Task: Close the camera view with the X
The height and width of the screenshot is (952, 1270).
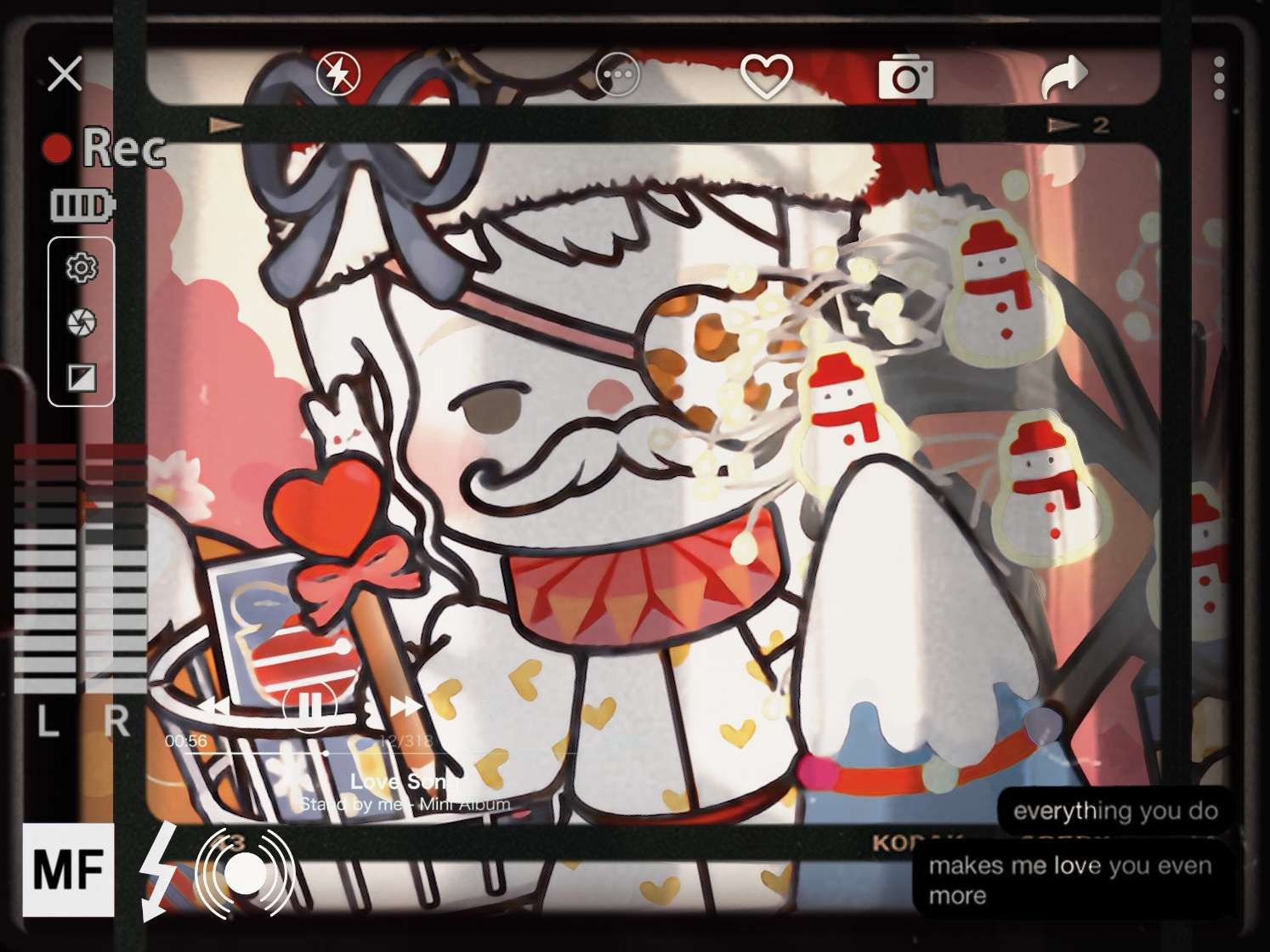Action: (x=65, y=74)
